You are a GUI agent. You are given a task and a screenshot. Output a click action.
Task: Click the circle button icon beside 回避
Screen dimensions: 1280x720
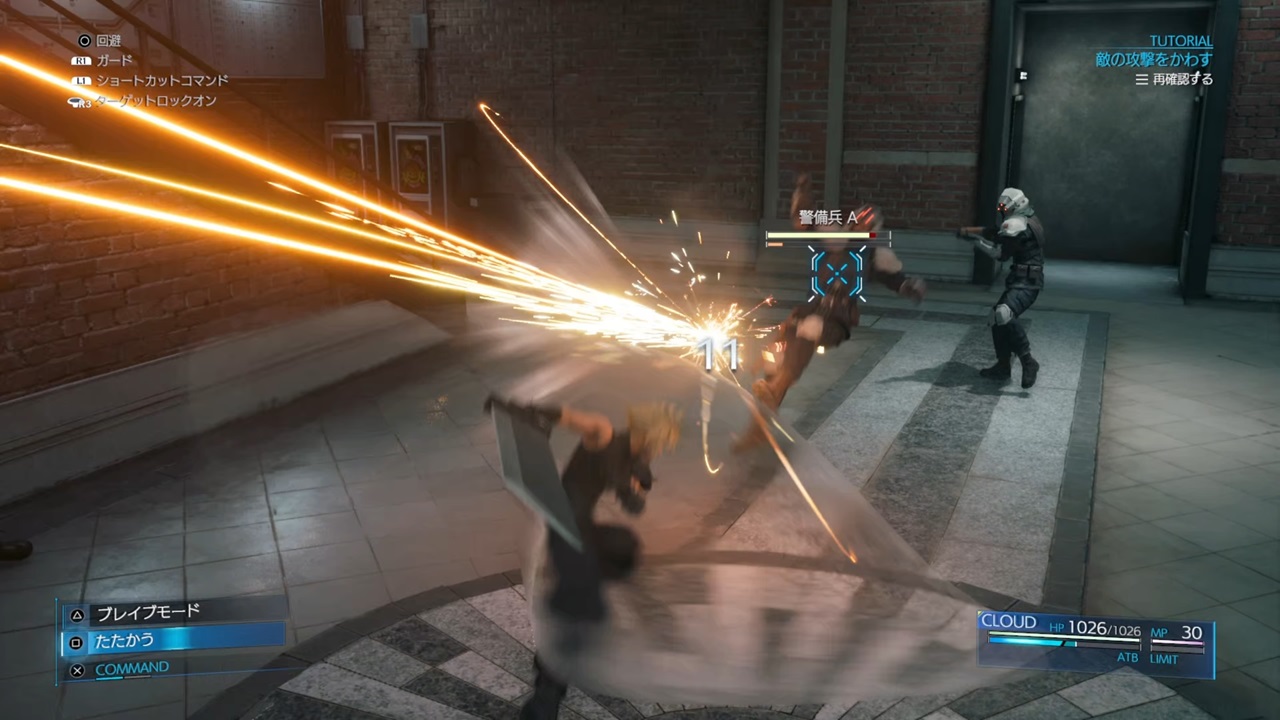(x=84, y=40)
